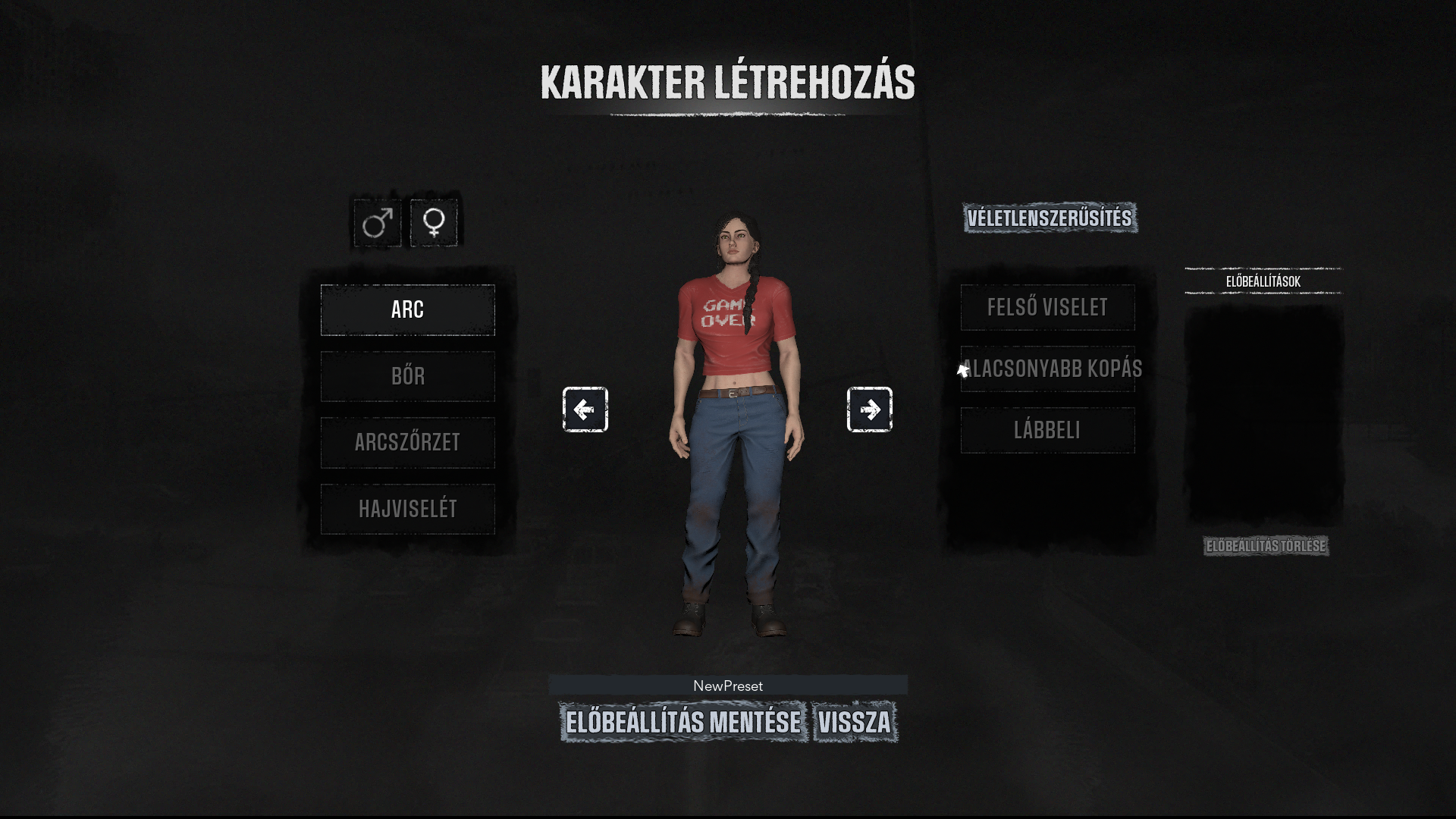Select the female gender icon
The width and height of the screenshot is (1456, 819).
tap(434, 223)
